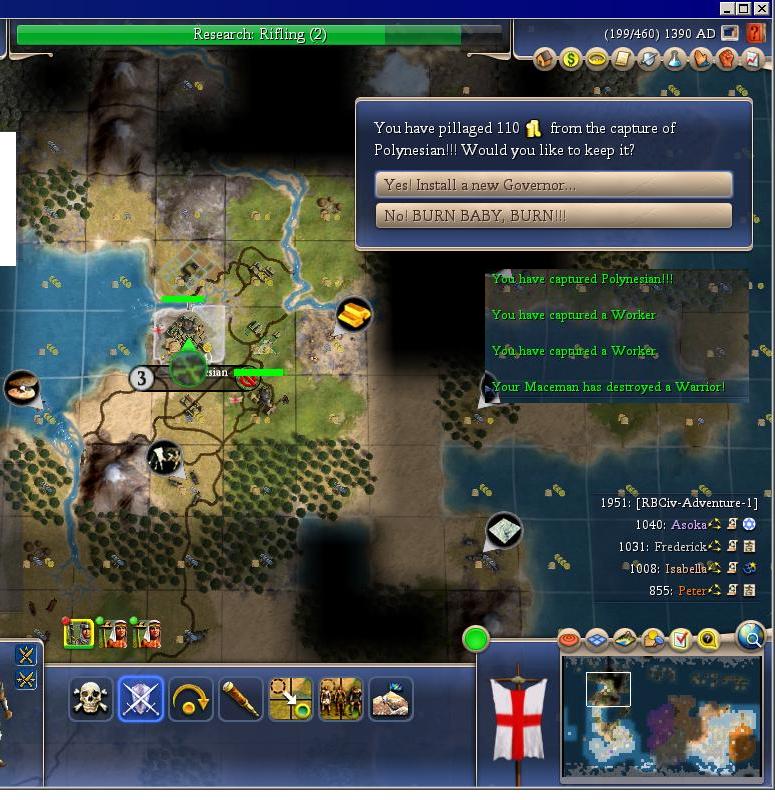The width and height of the screenshot is (775, 800).
Task: Open the Financial Advisor dollar icon
Action: click(571, 59)
